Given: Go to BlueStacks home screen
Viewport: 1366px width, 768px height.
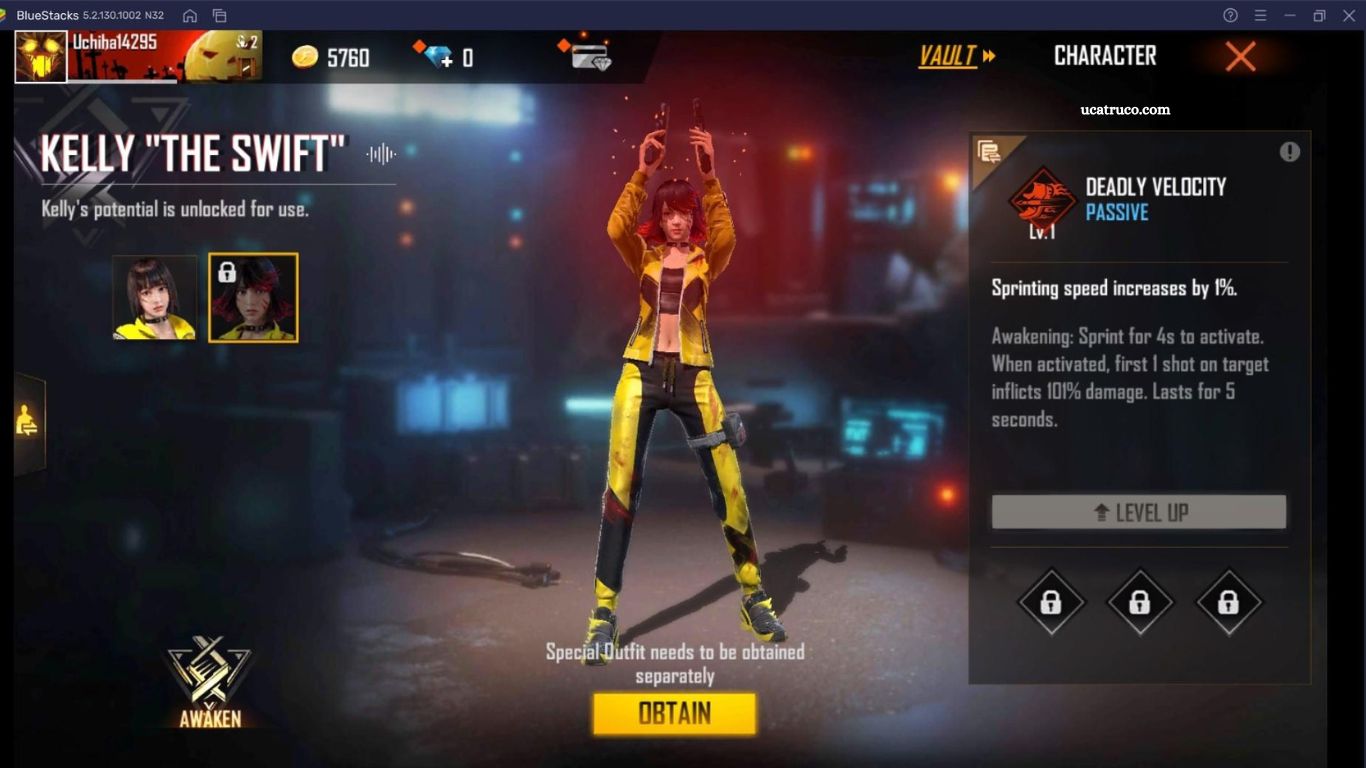Looking at the screenshot, I should tap(190, 15).
